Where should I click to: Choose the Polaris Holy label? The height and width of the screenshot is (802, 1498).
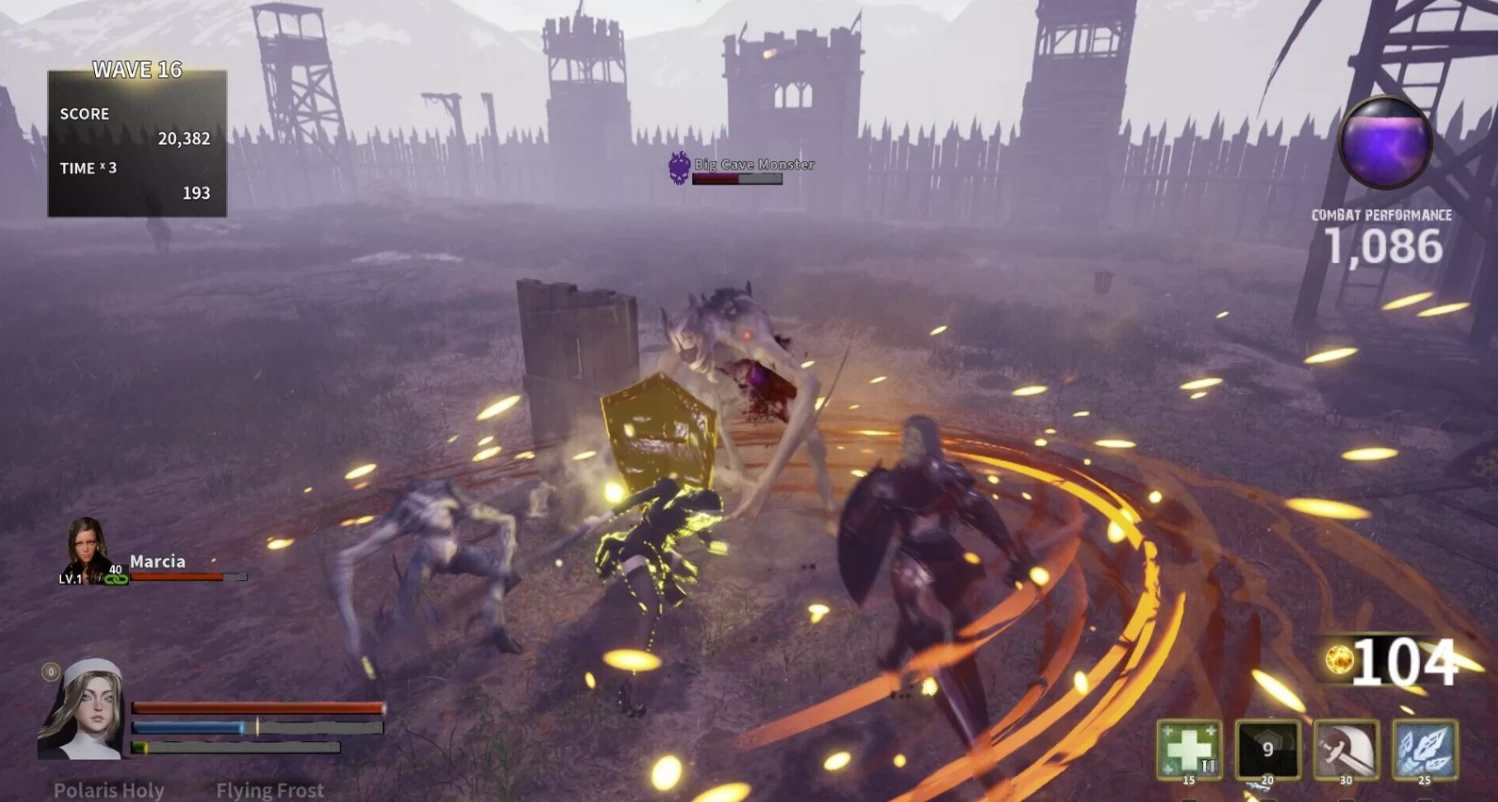109,790
